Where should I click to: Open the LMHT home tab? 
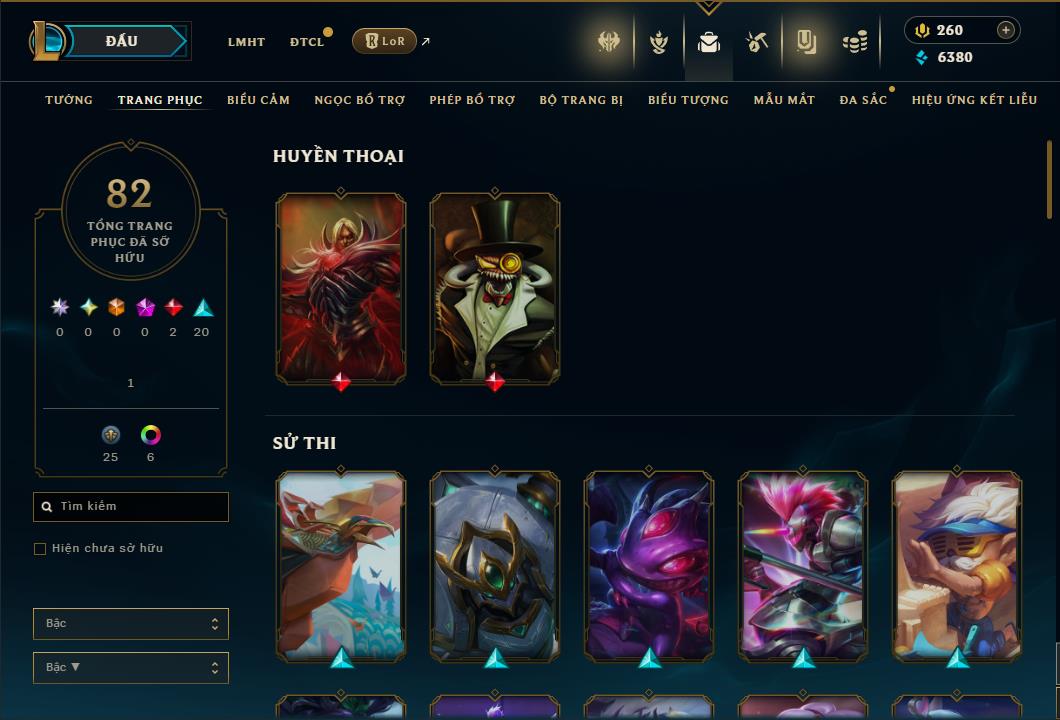point(246,42)
